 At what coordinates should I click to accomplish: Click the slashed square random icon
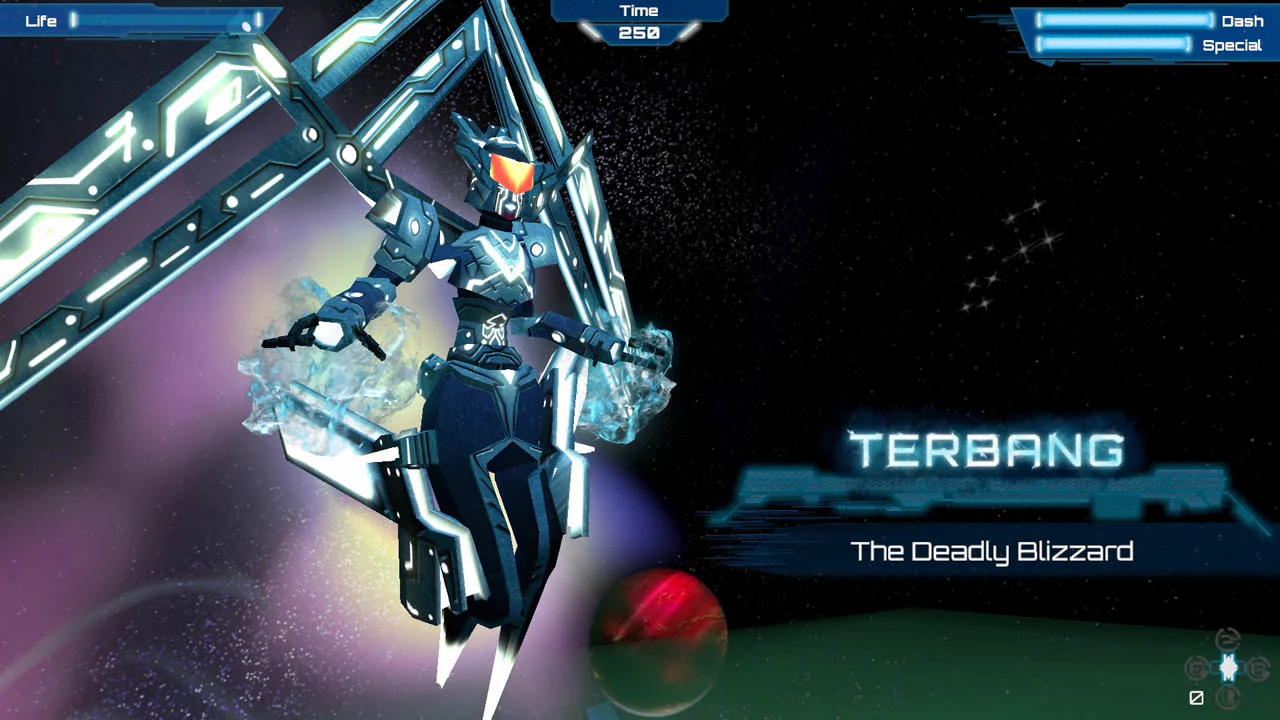[x=1197, y=697]
